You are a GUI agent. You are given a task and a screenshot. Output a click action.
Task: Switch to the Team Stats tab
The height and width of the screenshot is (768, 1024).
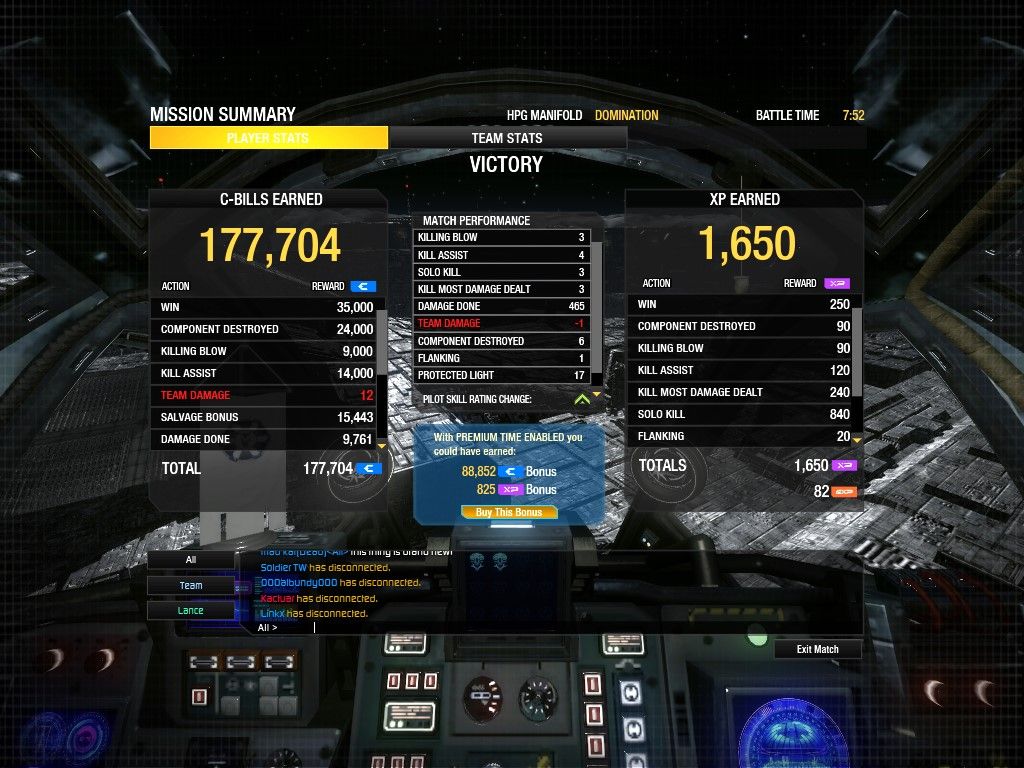(x=507, y=138)
